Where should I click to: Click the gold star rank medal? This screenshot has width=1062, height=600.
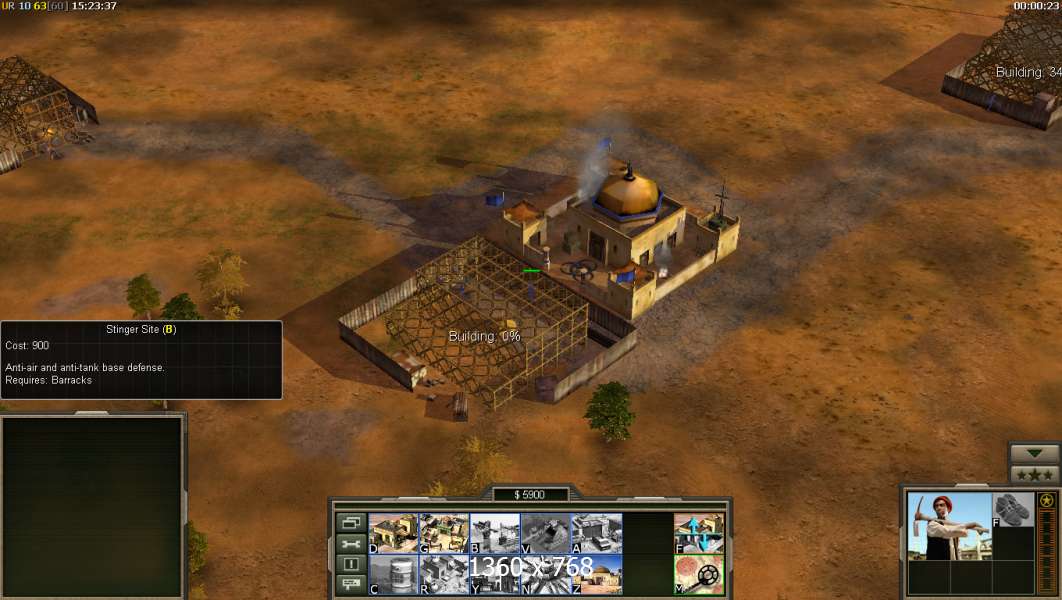click(1046, 500)
